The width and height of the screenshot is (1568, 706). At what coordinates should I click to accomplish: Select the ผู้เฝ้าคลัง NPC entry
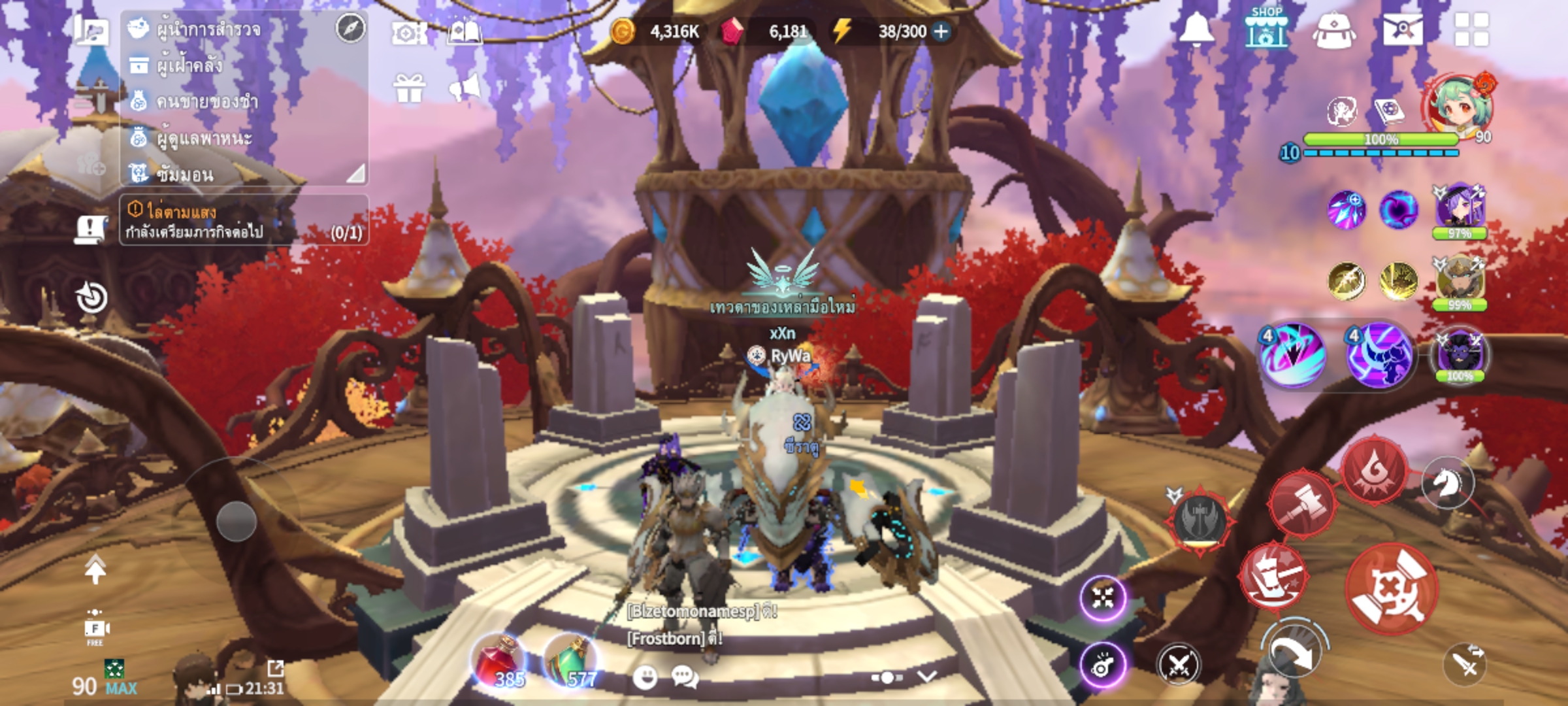pyautogui.click(x=189, y=65)
